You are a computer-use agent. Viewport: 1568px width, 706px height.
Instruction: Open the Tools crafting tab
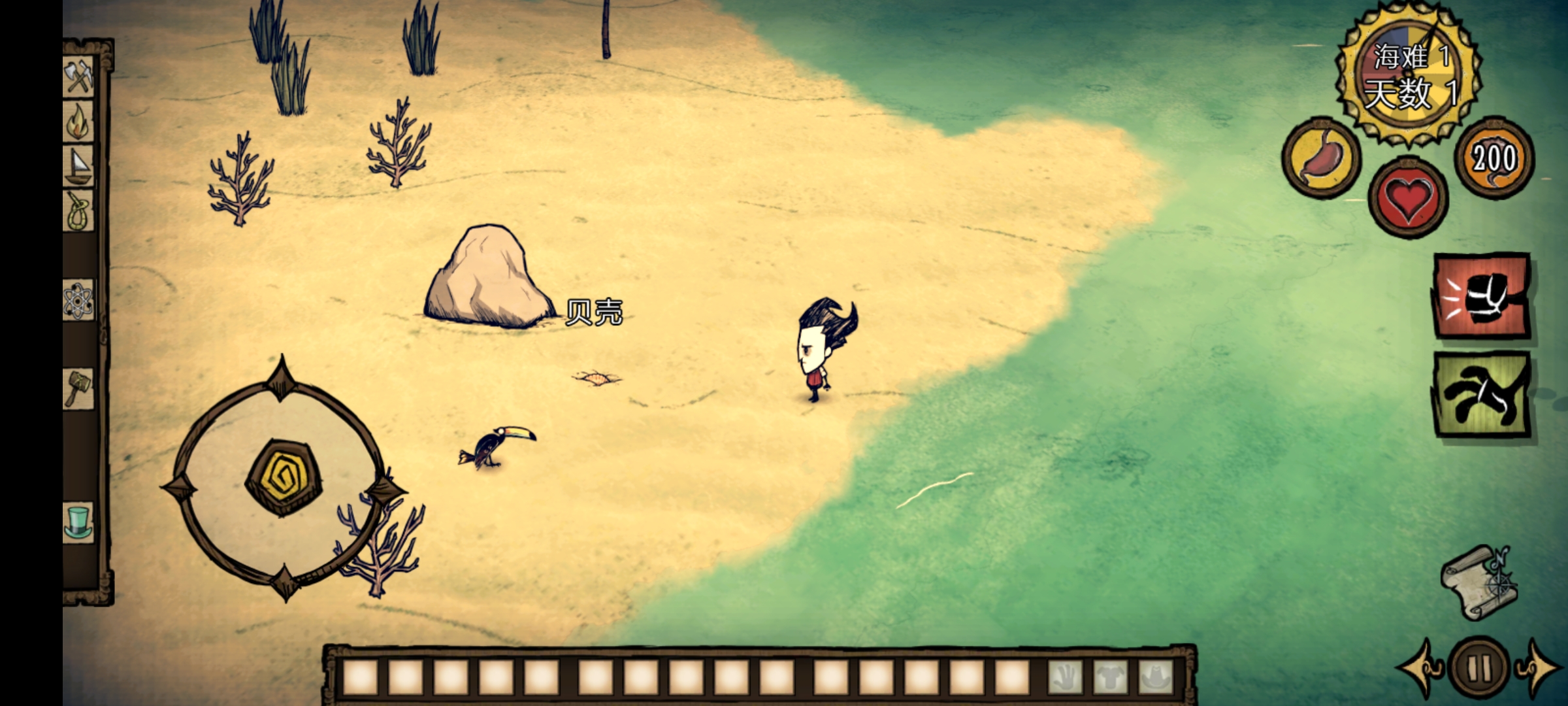pyautogui.click(x=78, y=78)
